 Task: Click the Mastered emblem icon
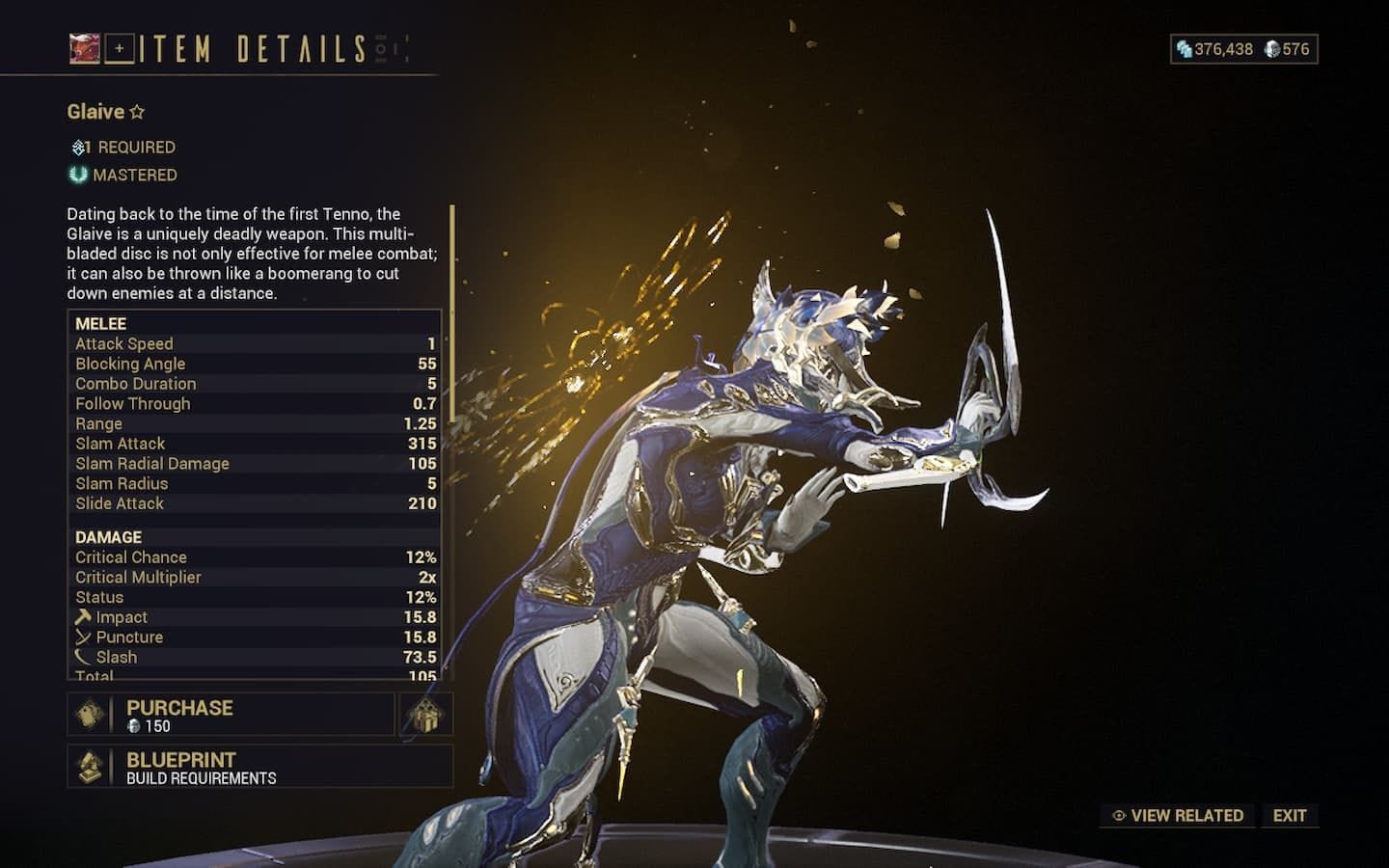point(76,175)
